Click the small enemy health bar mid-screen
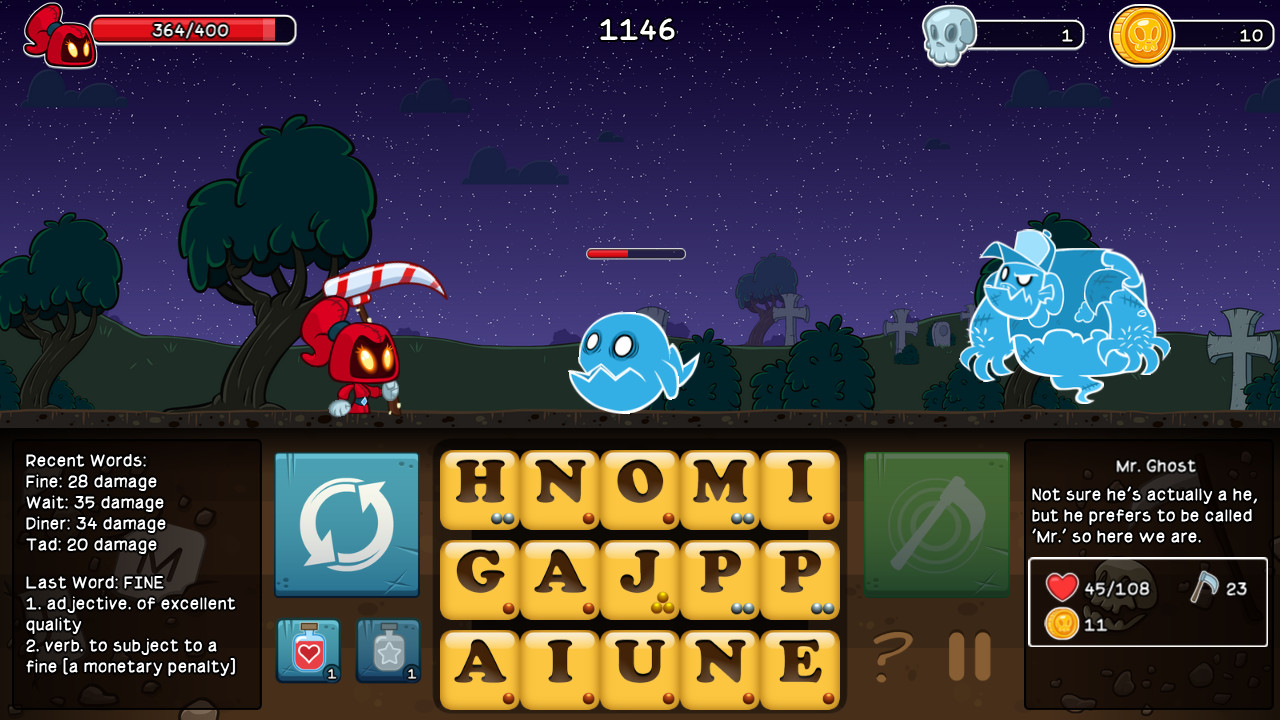Image resolution: width=1280 pixels, height=720 pixels. pyautogui.click(x=637, y=253)
